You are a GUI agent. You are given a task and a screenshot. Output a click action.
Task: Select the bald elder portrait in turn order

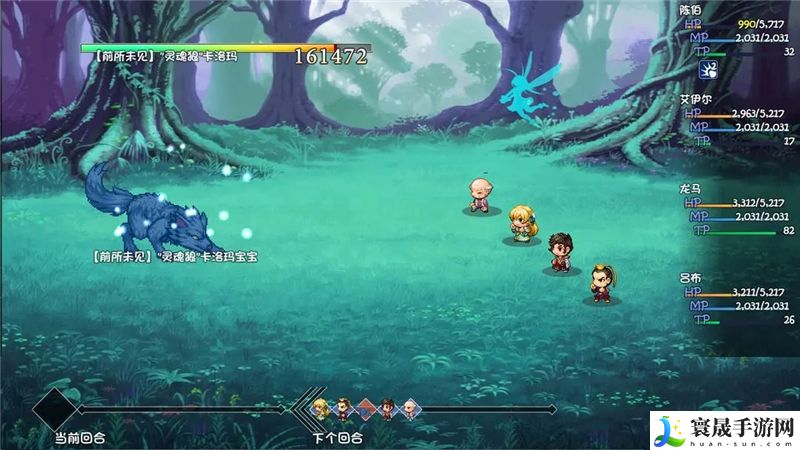click(409, 408)
